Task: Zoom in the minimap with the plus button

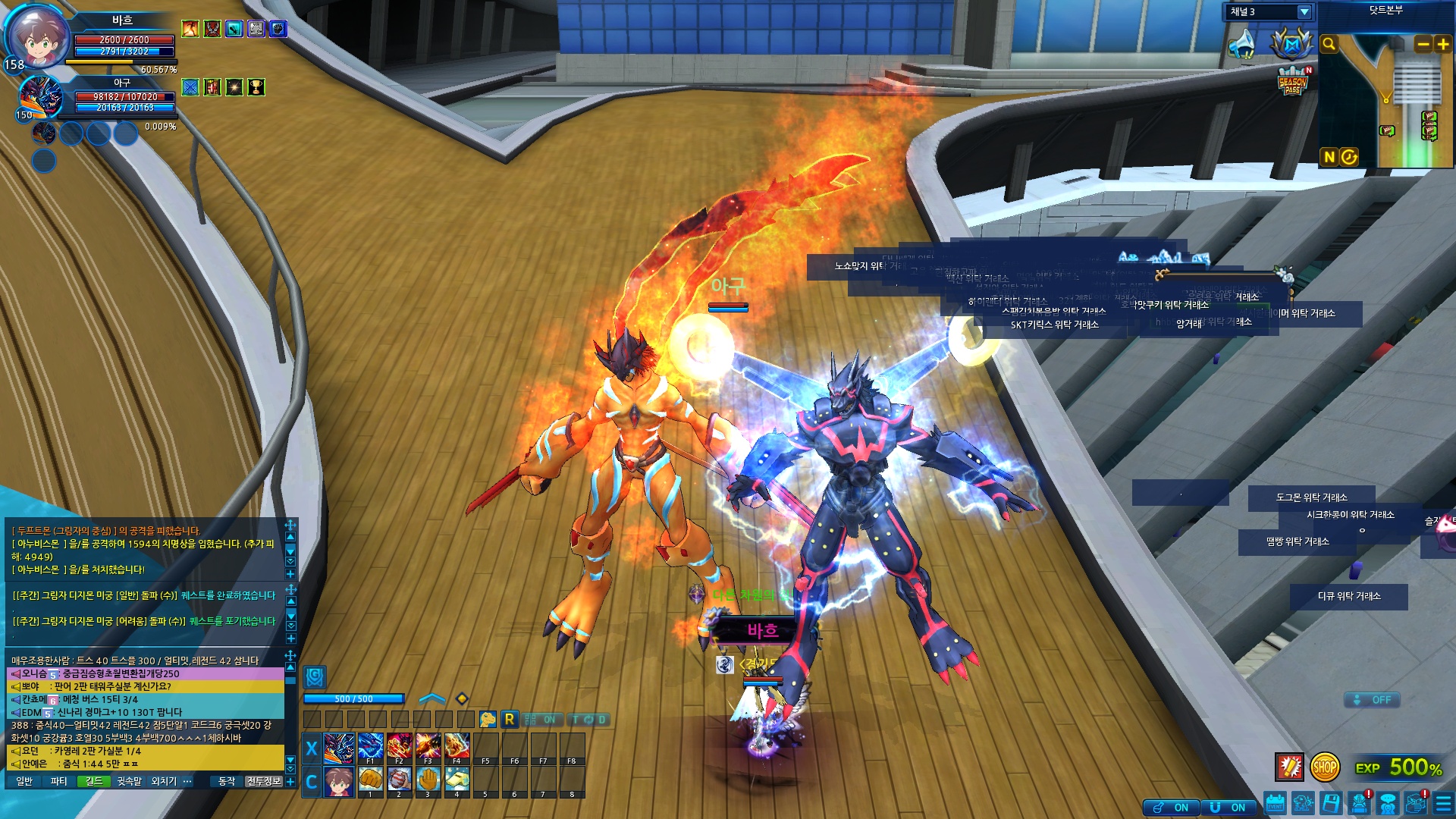Action: coord(1442,45)
